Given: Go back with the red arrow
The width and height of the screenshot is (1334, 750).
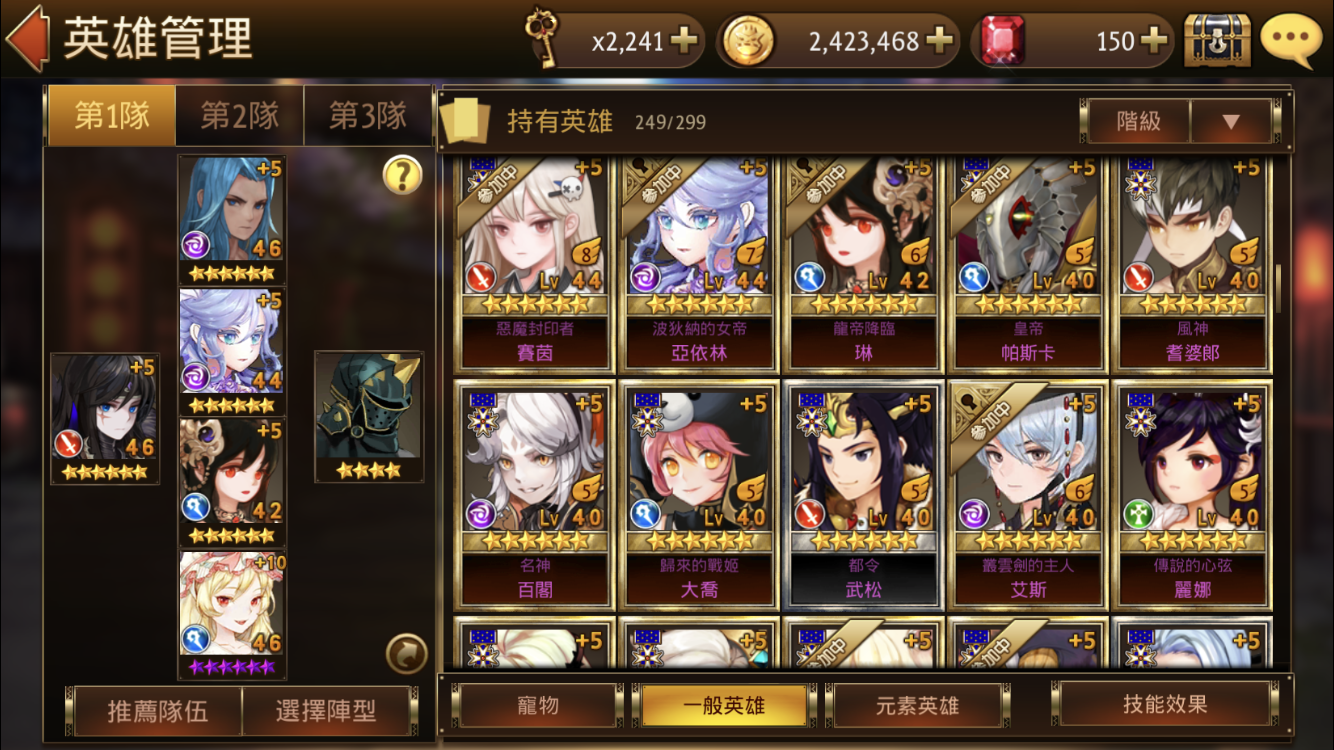Looking at the screenshot, I should (x=28, y=40).
